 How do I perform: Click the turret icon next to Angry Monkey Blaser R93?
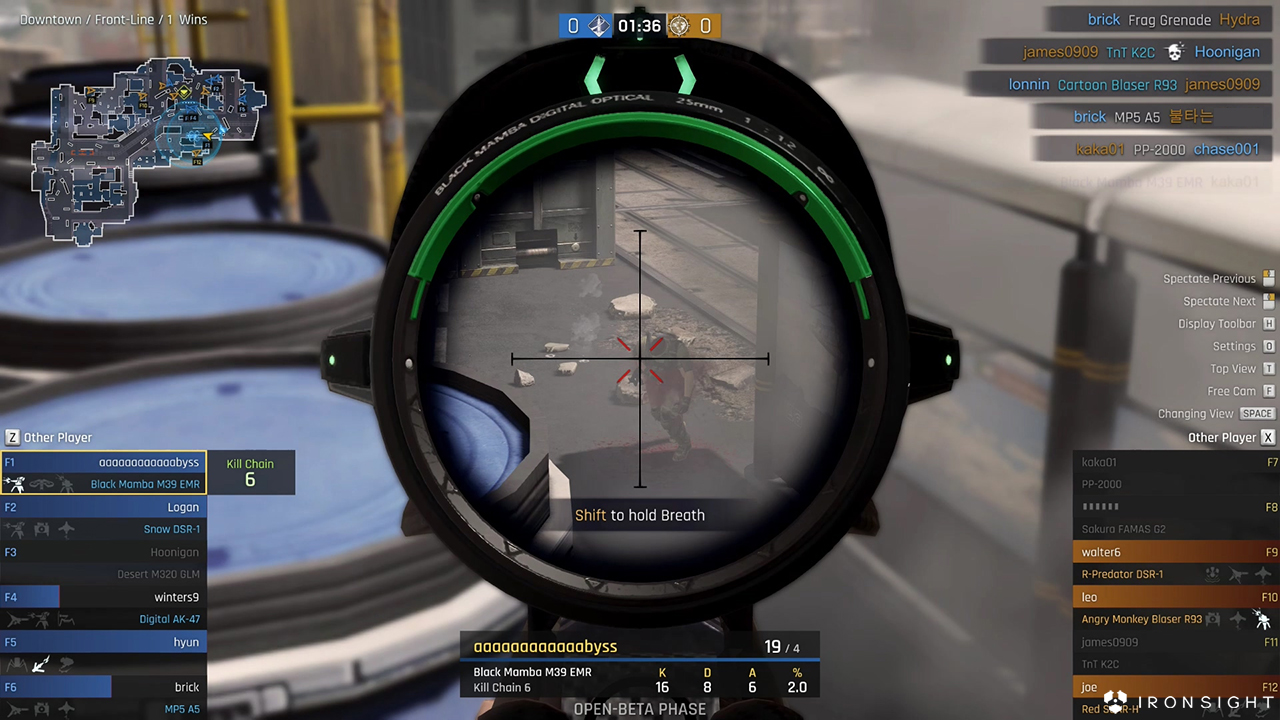click(1262, 620)
